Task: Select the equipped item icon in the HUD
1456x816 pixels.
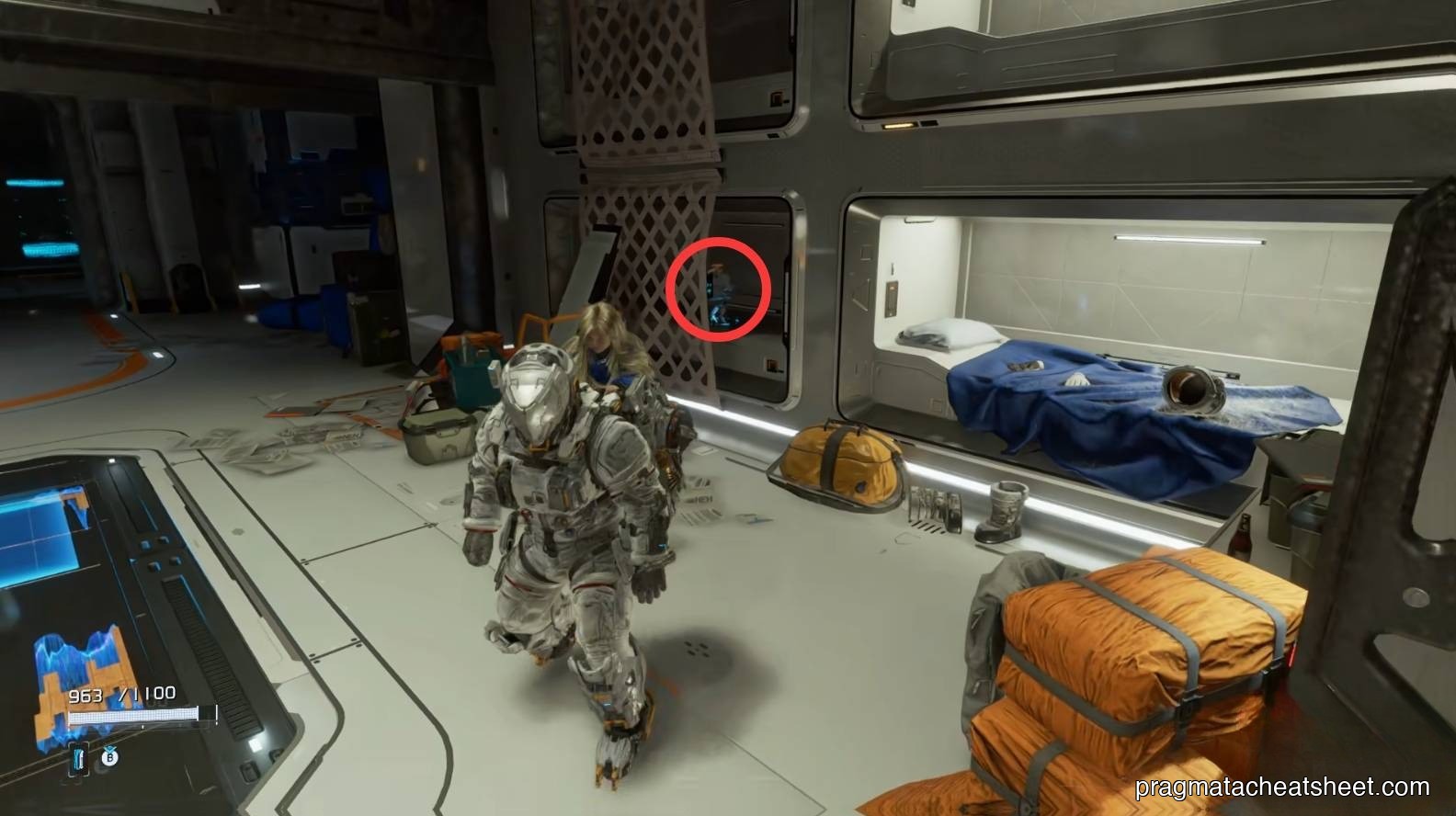Action: pyautogui.click(x=78, y=759)
